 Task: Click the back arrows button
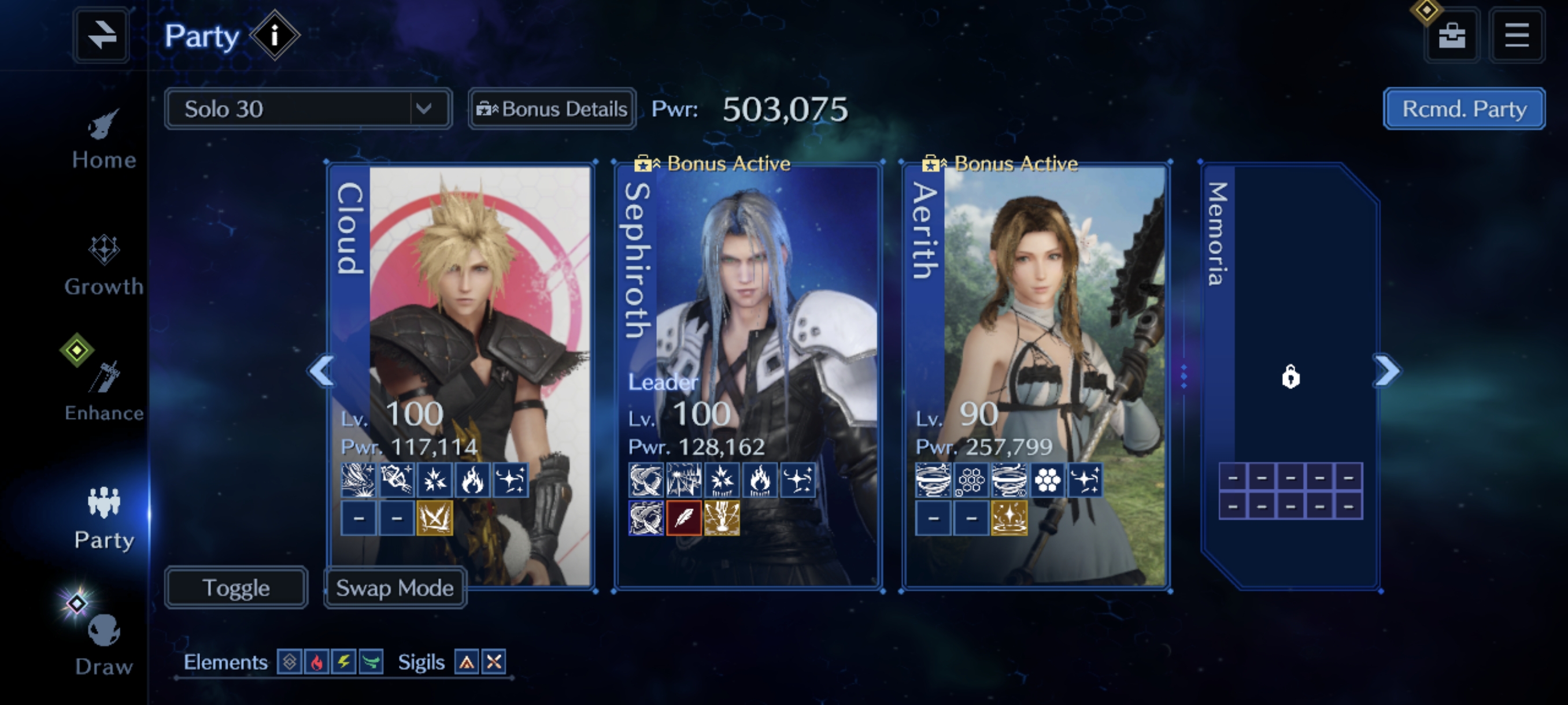click(x=101, y=35)
